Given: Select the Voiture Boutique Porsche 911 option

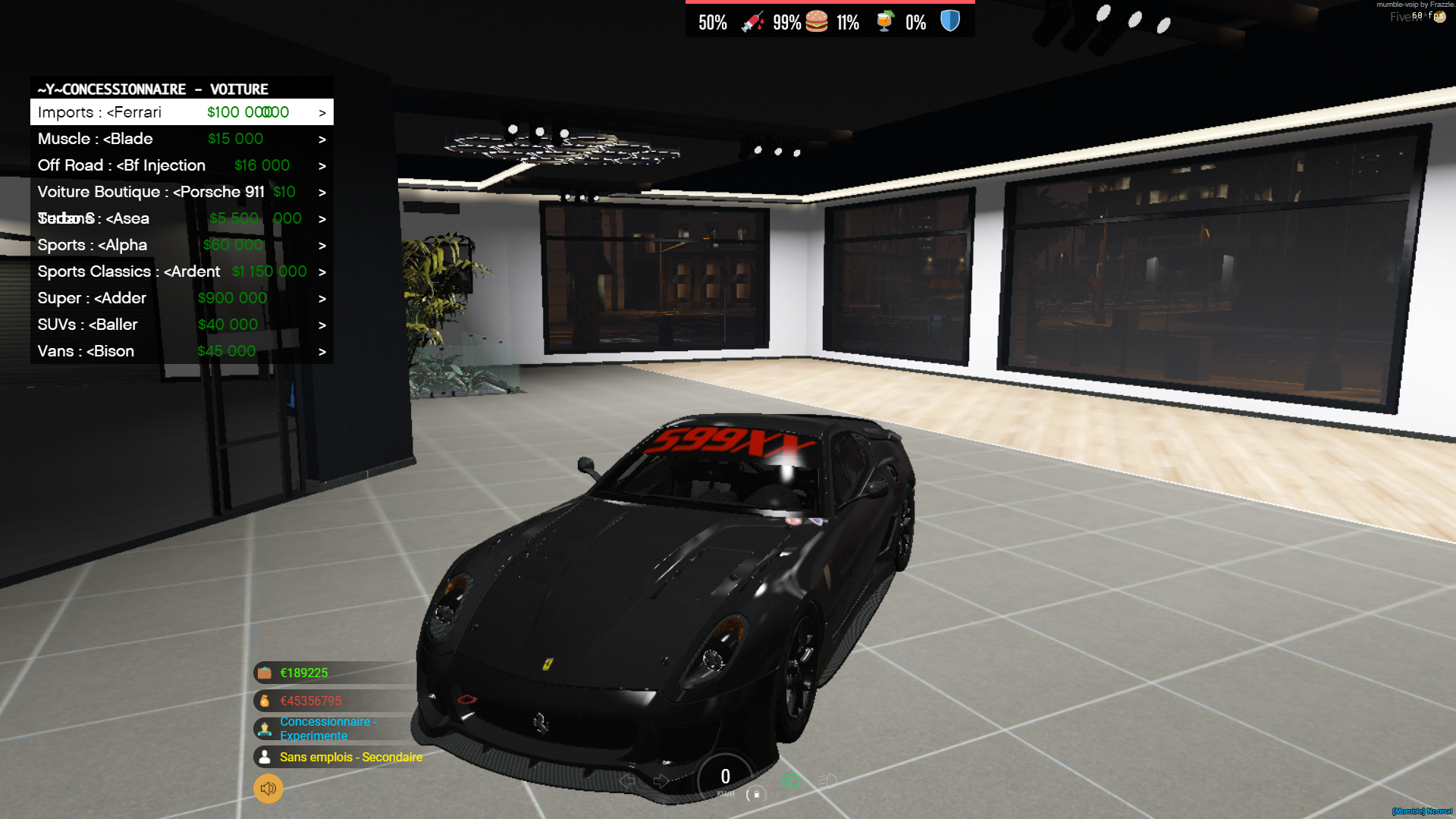Looking at the screenshot, I should click(152, 192).
